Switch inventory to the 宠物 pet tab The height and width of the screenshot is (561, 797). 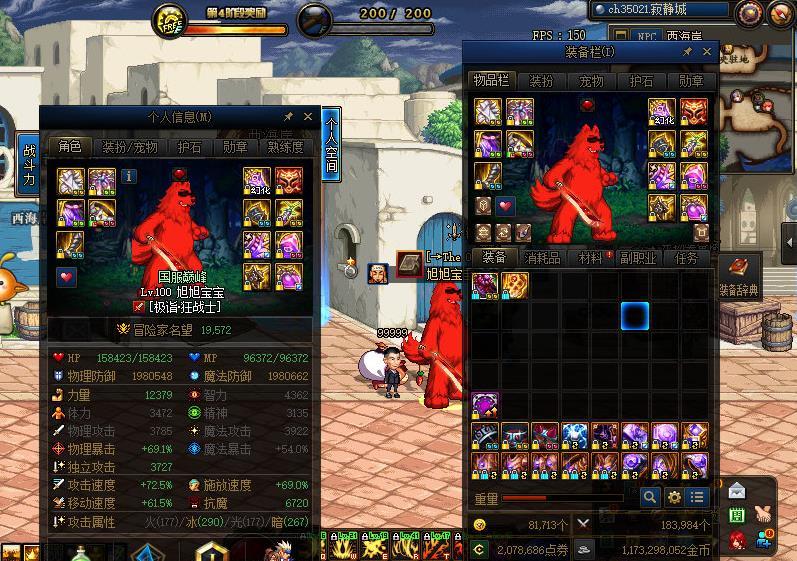coord(591,81)
